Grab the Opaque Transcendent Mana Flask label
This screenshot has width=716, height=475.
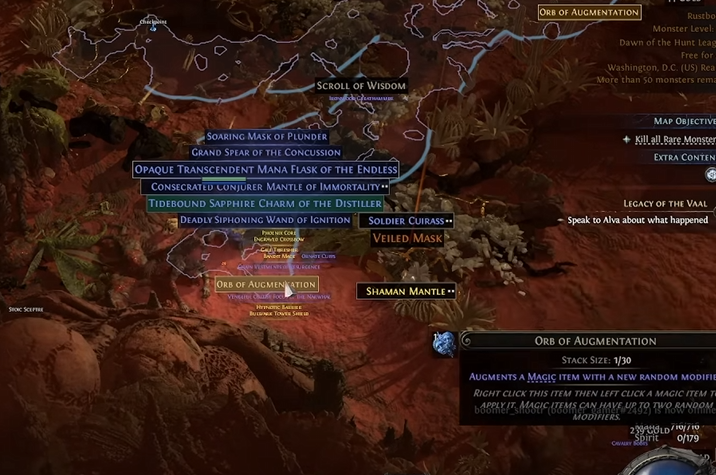(x=266, y=170)
